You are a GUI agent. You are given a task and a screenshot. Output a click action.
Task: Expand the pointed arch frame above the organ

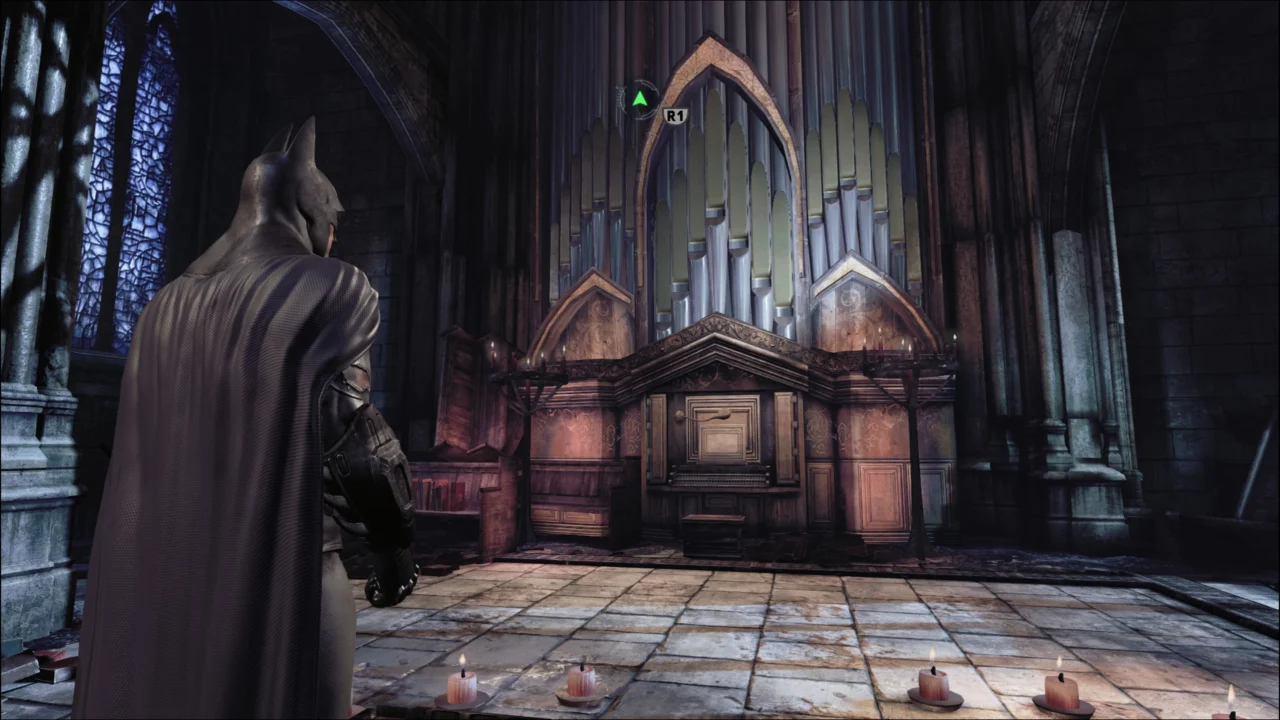[x=713, y=75]
